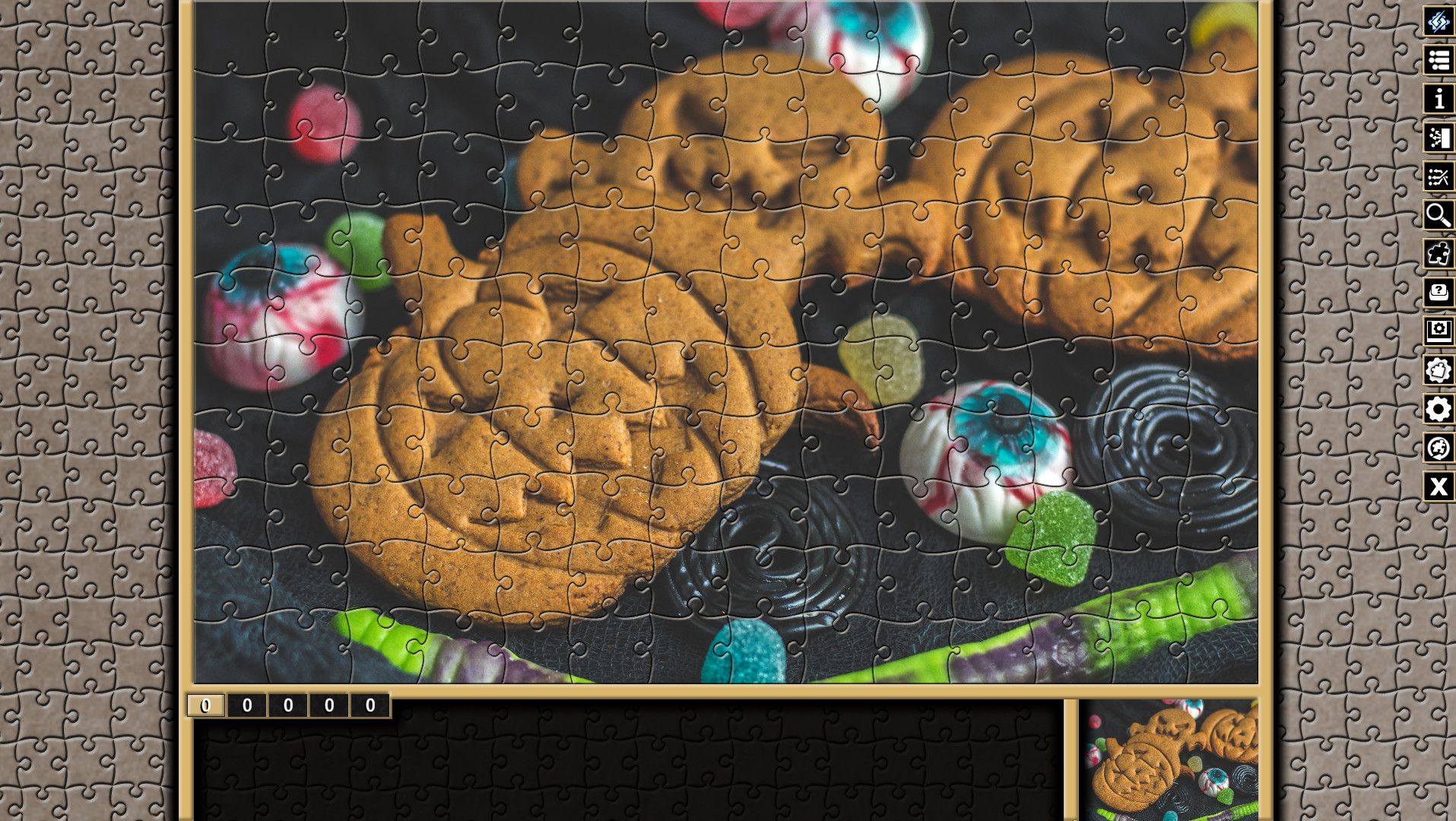Open the hint tray with the question mark icon
The width and height of the screenshot is (1456, 821).
coord(1438,293)
